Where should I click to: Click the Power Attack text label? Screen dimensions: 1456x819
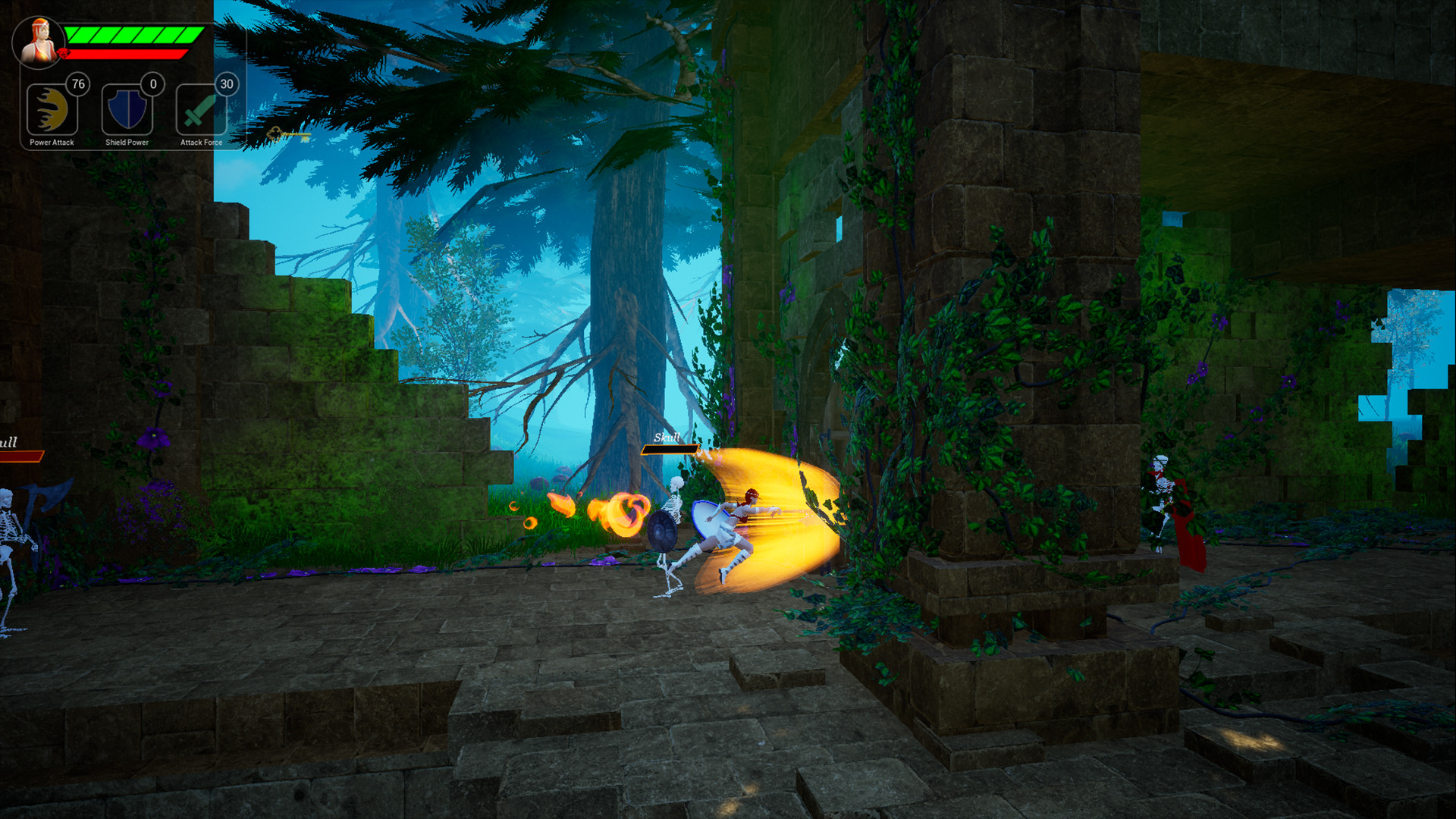click(50, 141)
